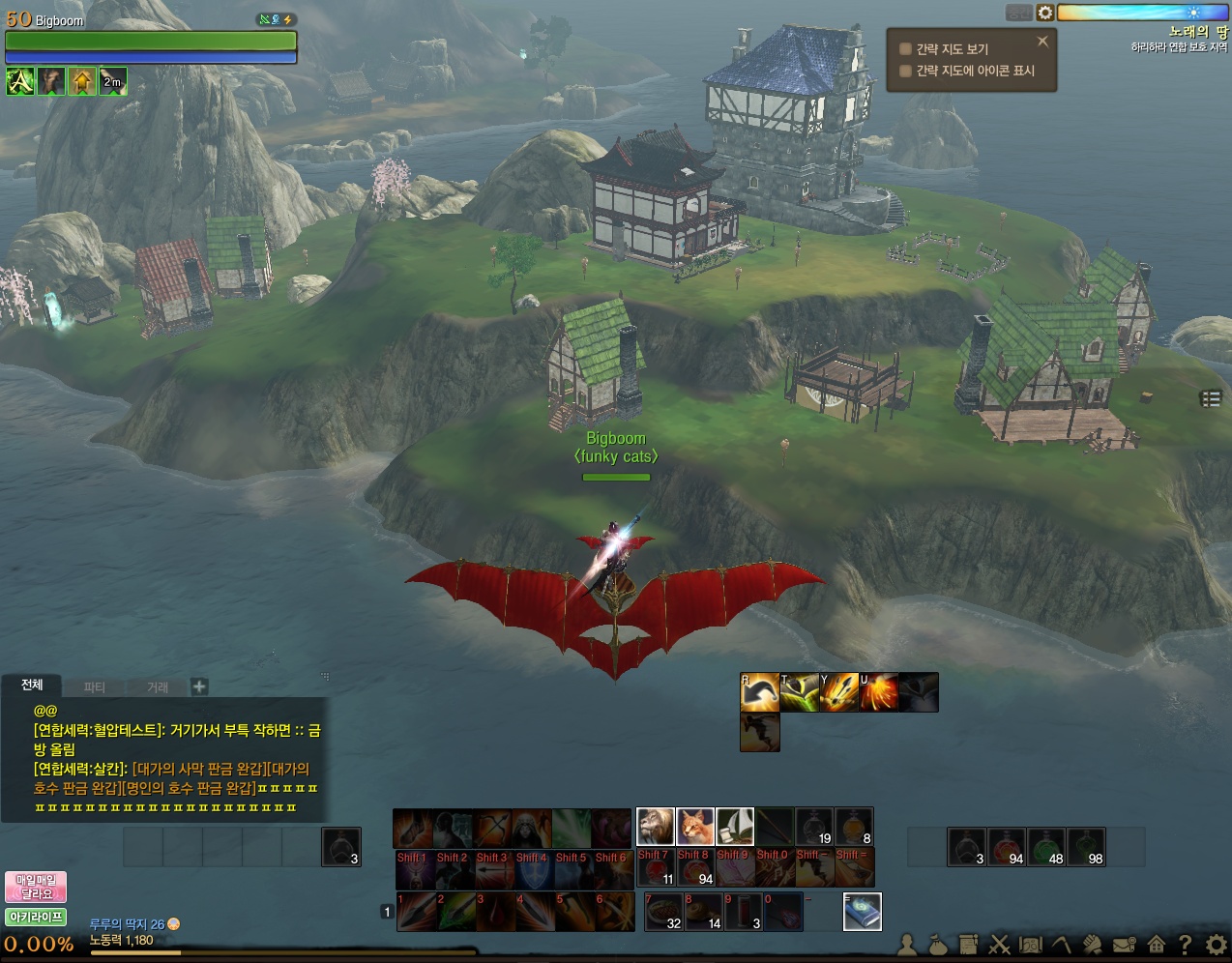Switch to the 파티 chat tab
Viewport: 1232px width, 963px height.
pos(94,687)
